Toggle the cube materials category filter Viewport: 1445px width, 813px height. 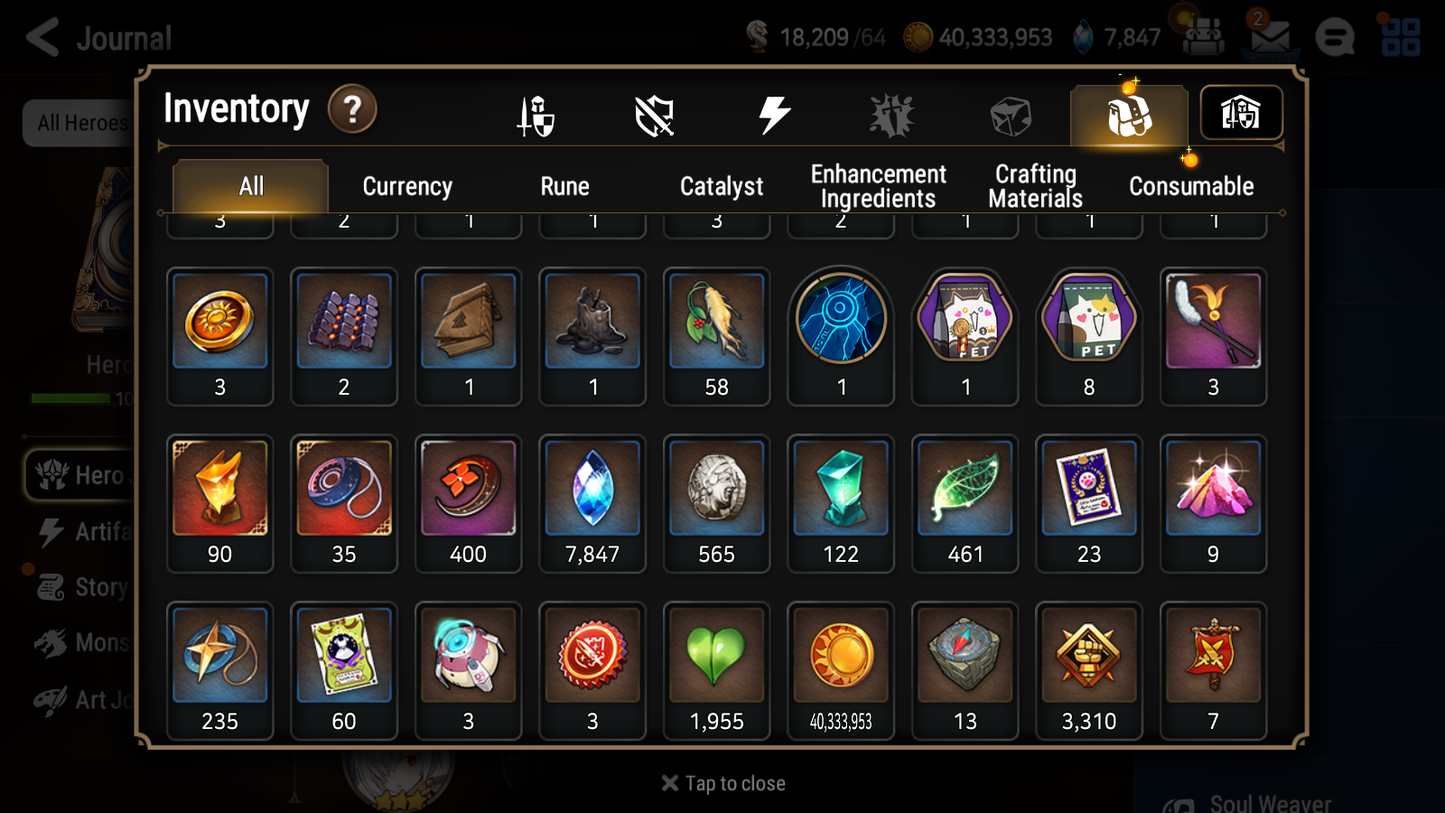[x=1010, y=113]
